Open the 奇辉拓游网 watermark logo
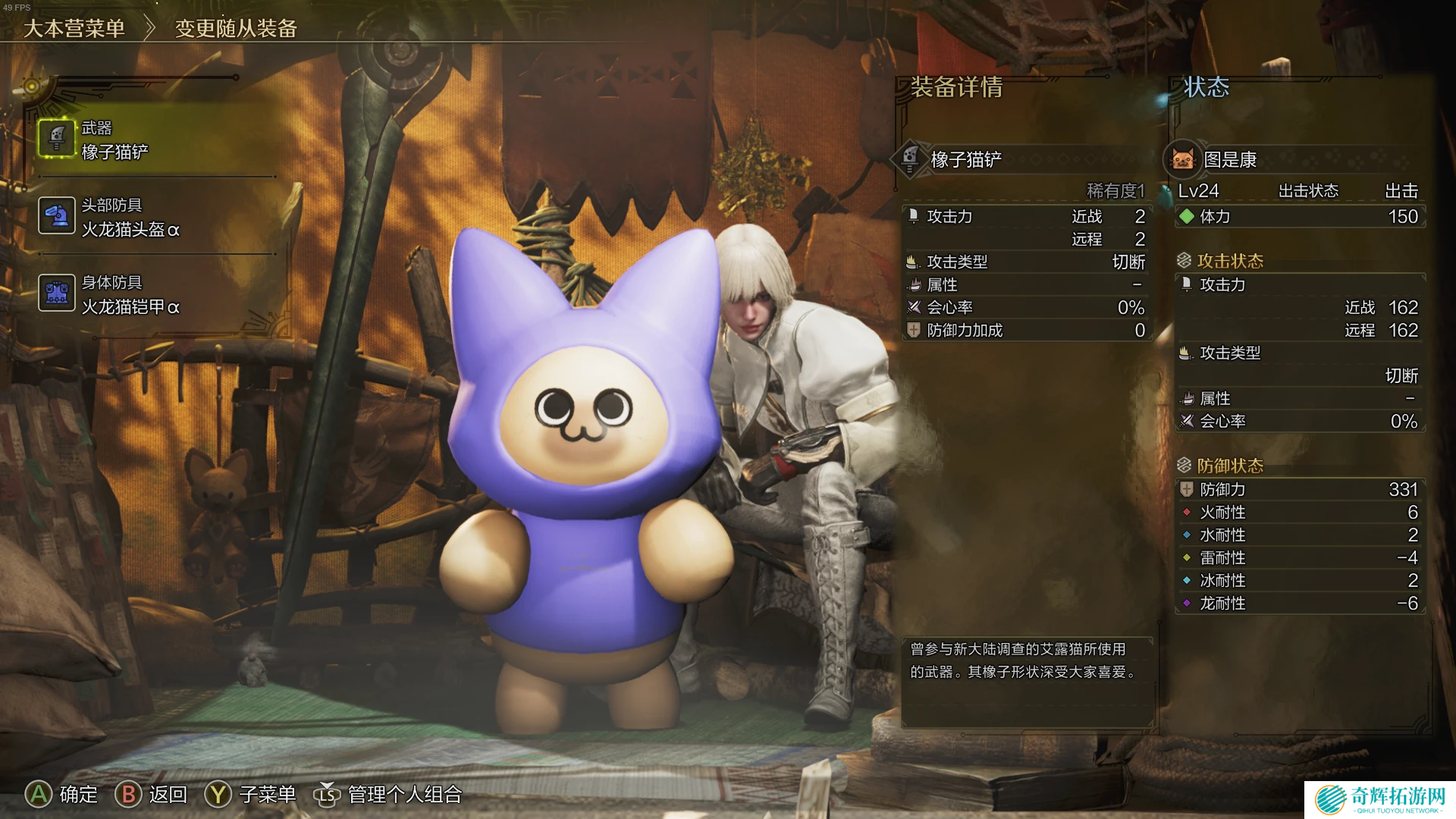The height and width of the screenshot is (819, 1456). [1380, 799]
